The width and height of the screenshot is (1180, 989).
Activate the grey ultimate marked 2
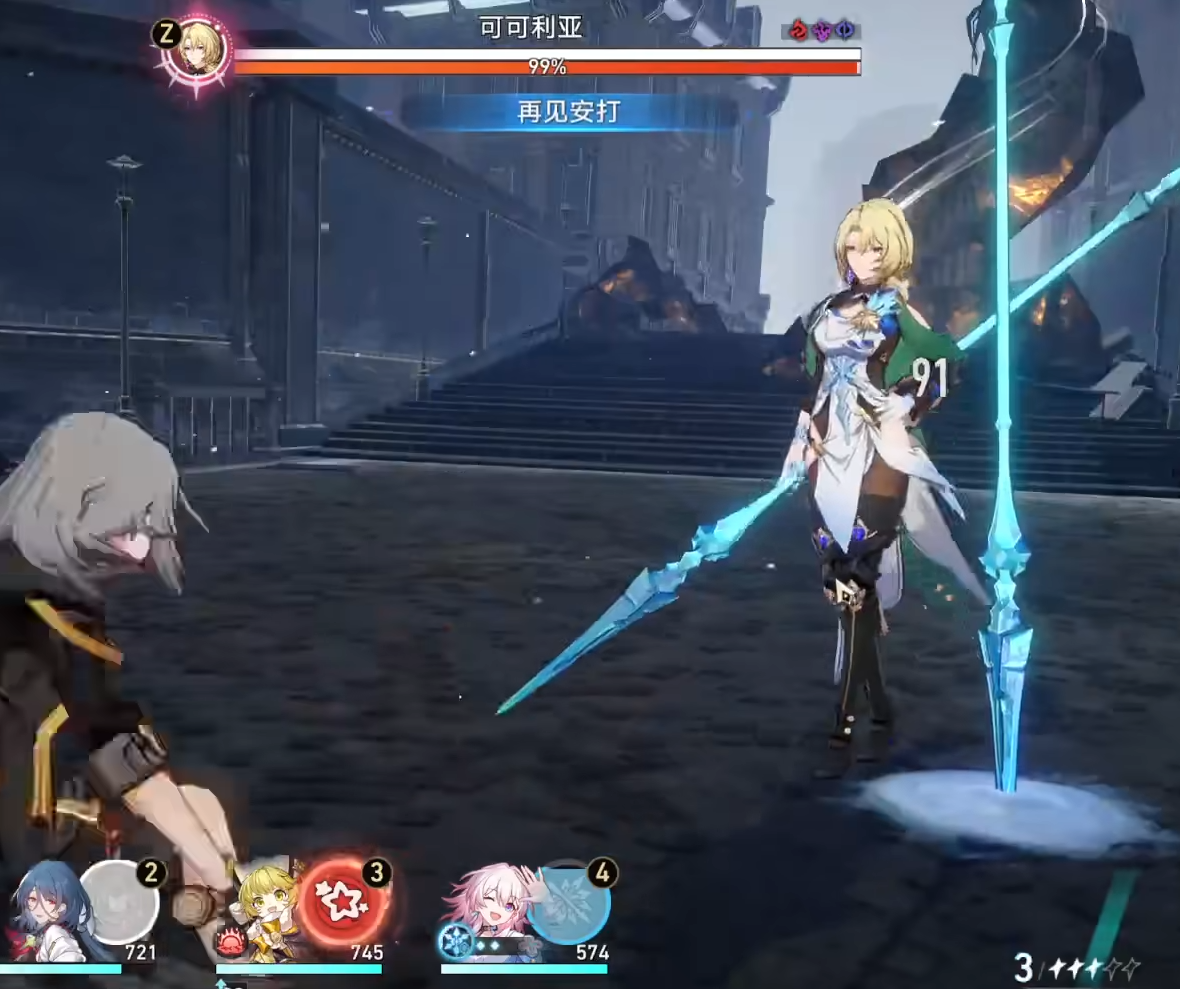[119, 901]
